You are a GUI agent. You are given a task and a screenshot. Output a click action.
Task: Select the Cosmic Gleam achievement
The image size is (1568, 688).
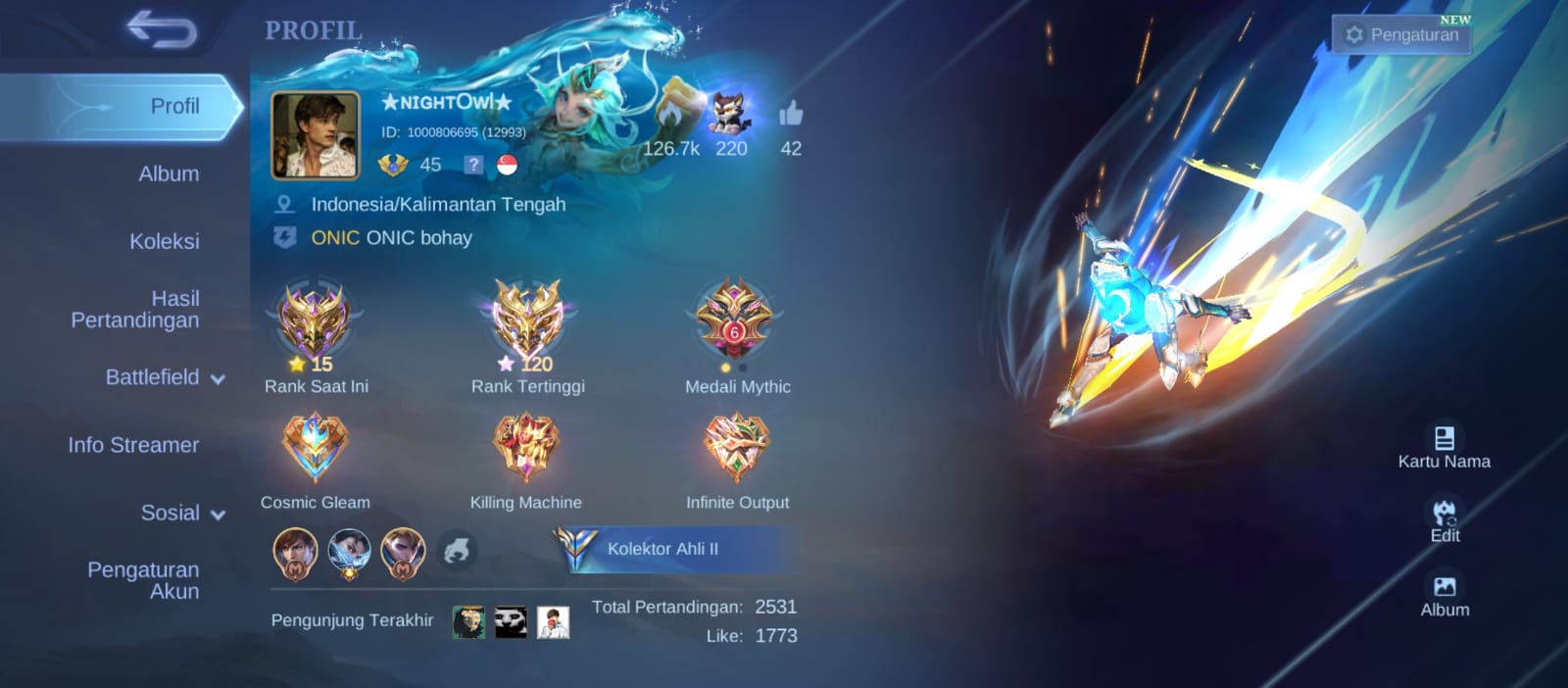[315, 447]
